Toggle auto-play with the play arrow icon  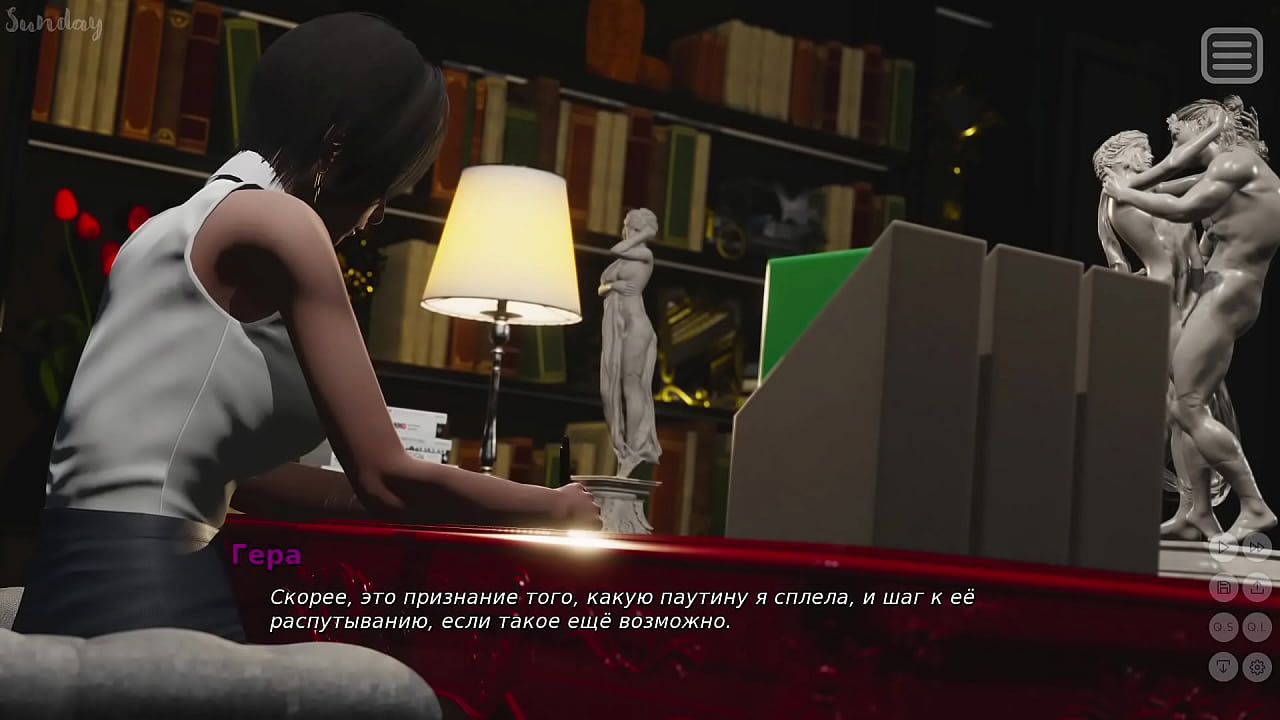click(x=1223, y=547)
